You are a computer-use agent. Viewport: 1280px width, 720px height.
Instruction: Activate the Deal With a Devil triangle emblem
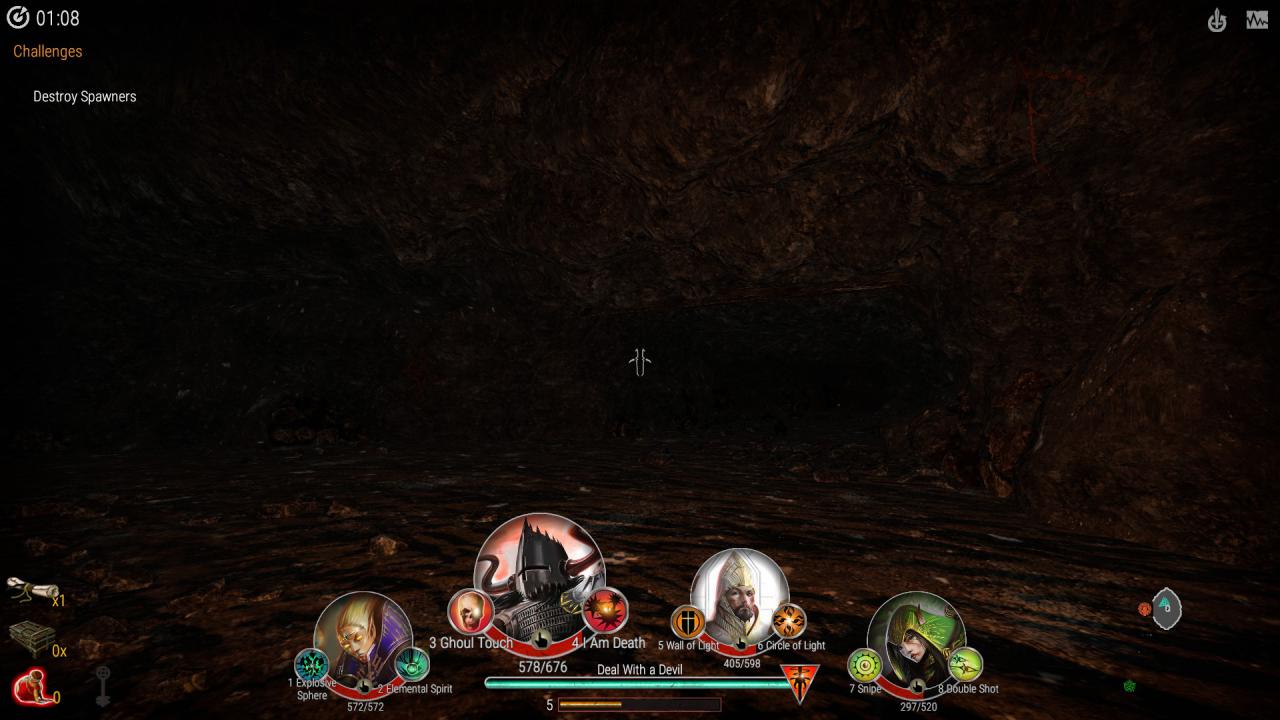[800, 683]
